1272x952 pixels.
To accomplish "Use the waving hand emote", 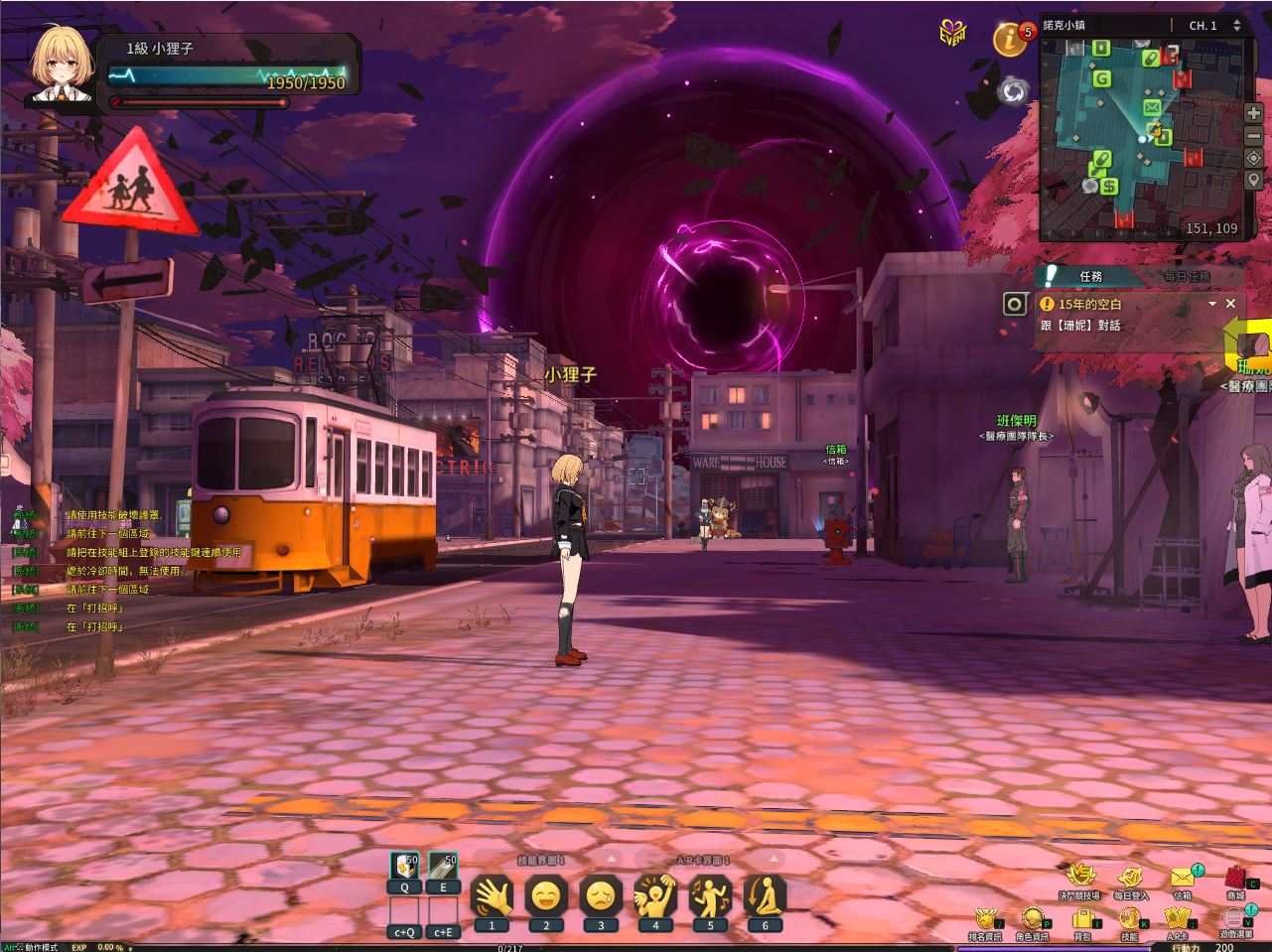I will 492,897.
